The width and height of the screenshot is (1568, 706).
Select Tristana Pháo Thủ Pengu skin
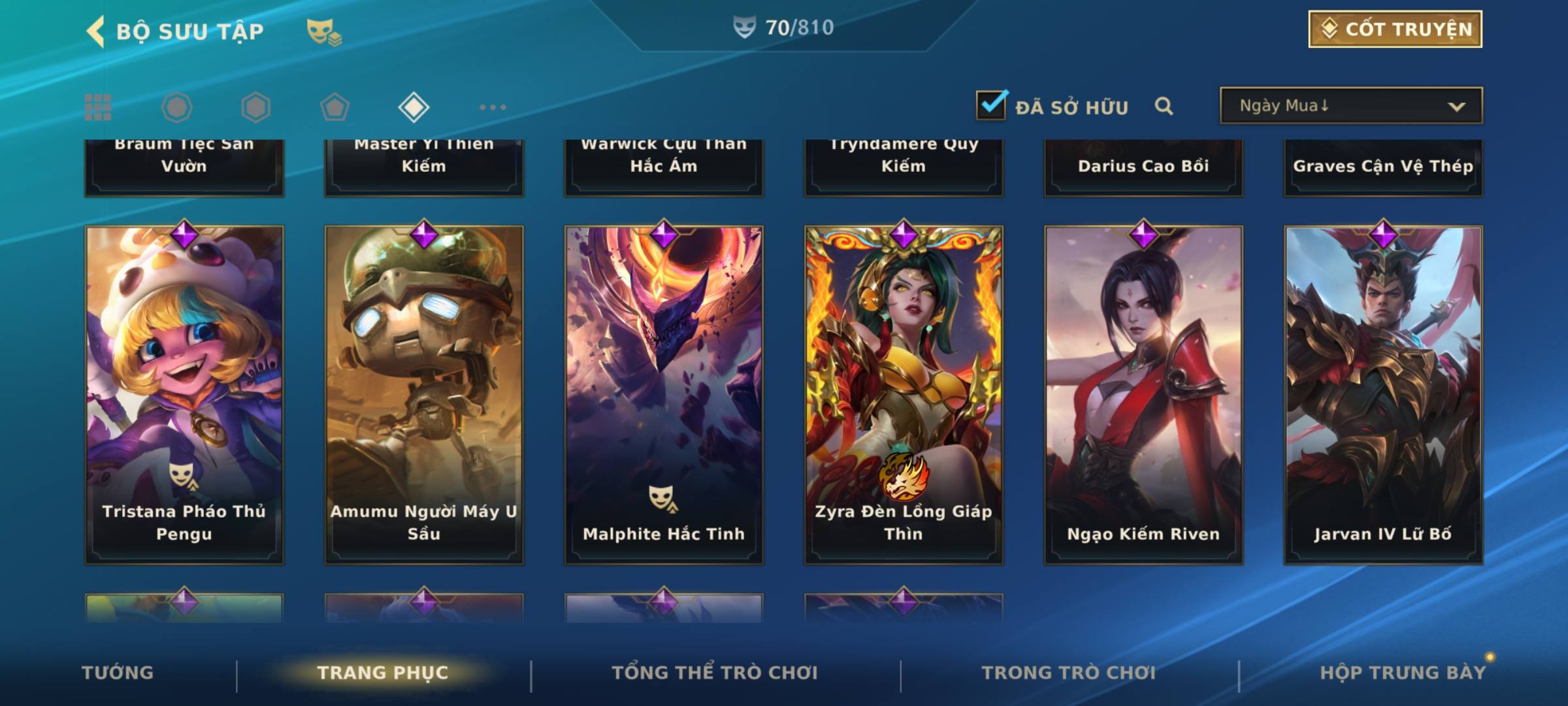[184, 395]
